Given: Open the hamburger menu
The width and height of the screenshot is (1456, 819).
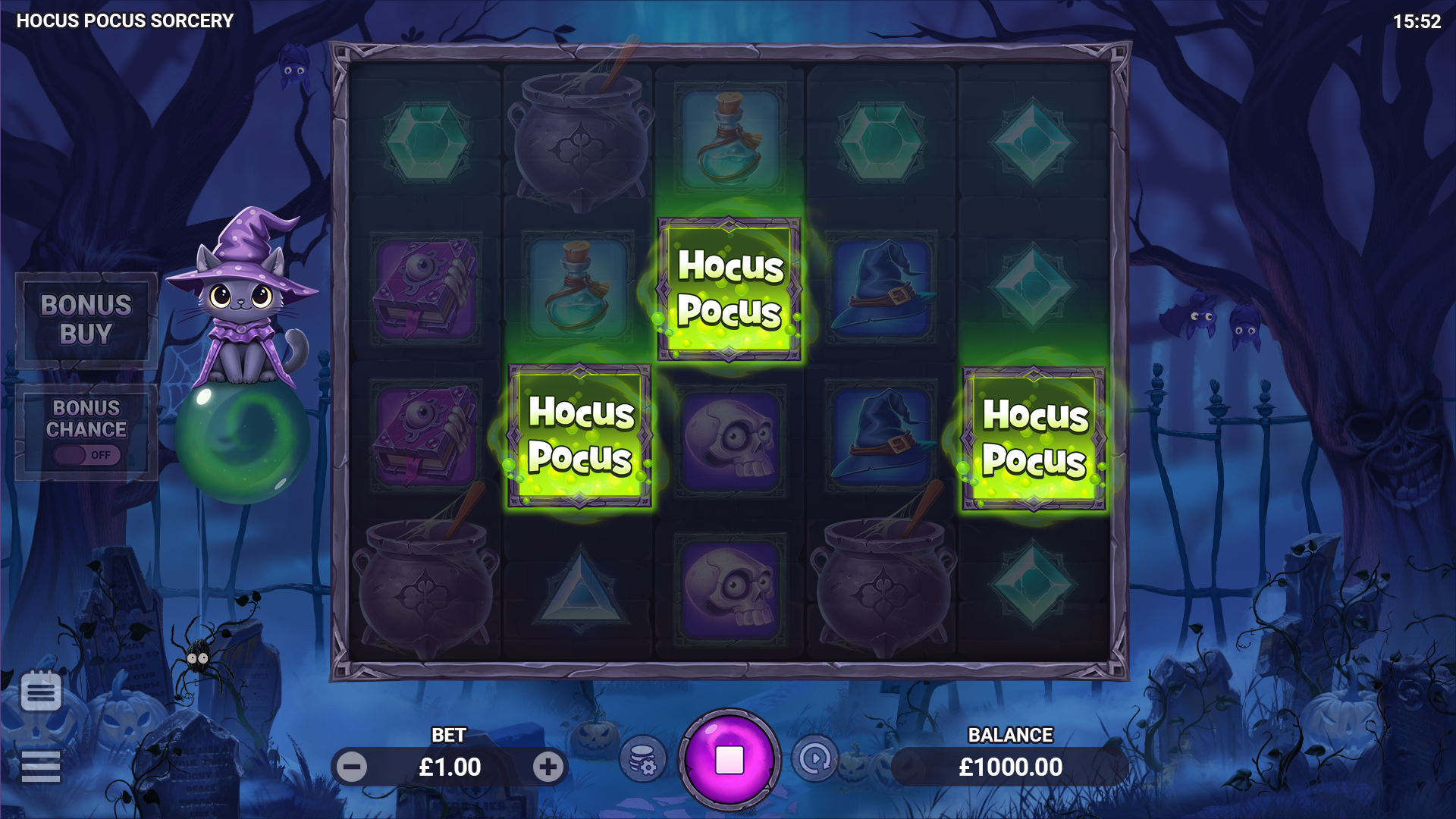Looking at the screenshot, I should tap(41, 766).
